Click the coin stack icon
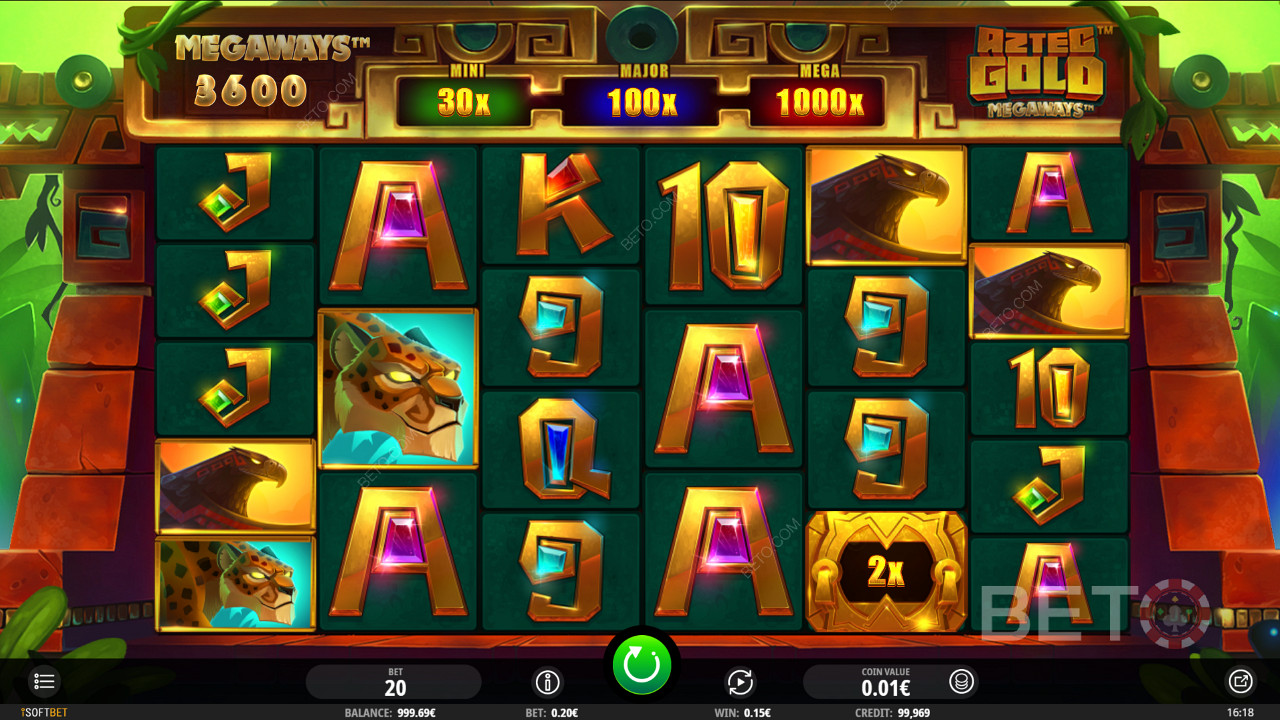The image size is (1280, 720). pos(961,682)
